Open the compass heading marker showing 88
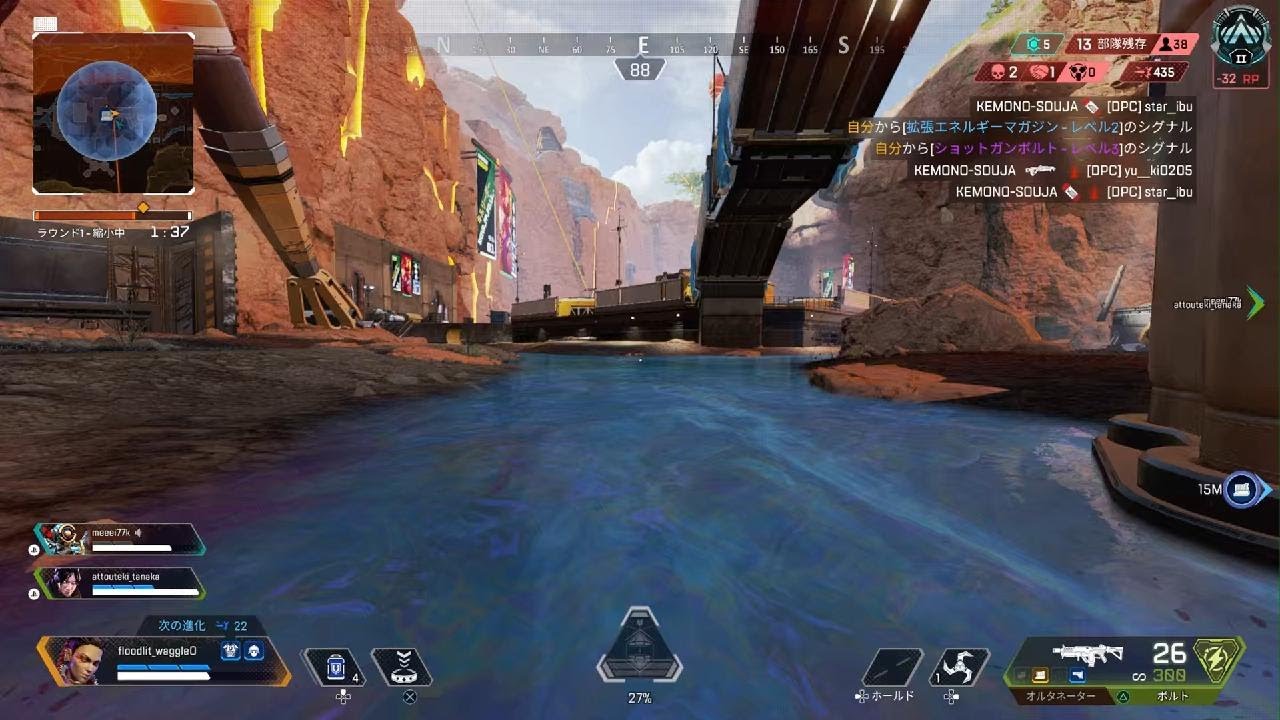The image size is (1280, 720). 640,69
